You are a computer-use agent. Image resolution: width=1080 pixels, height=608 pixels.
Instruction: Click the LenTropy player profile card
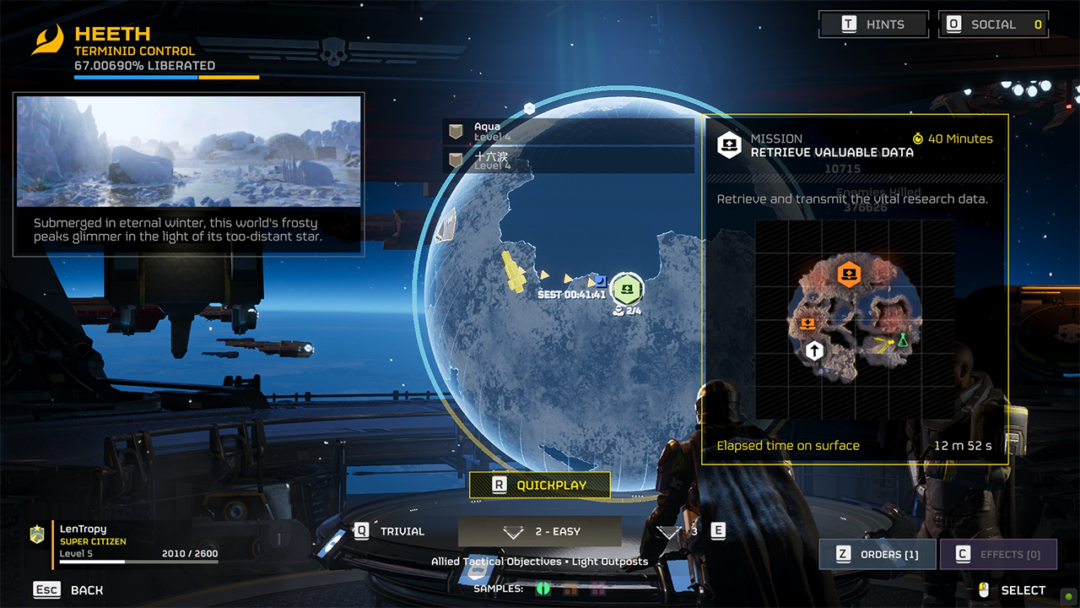point(130,541)
